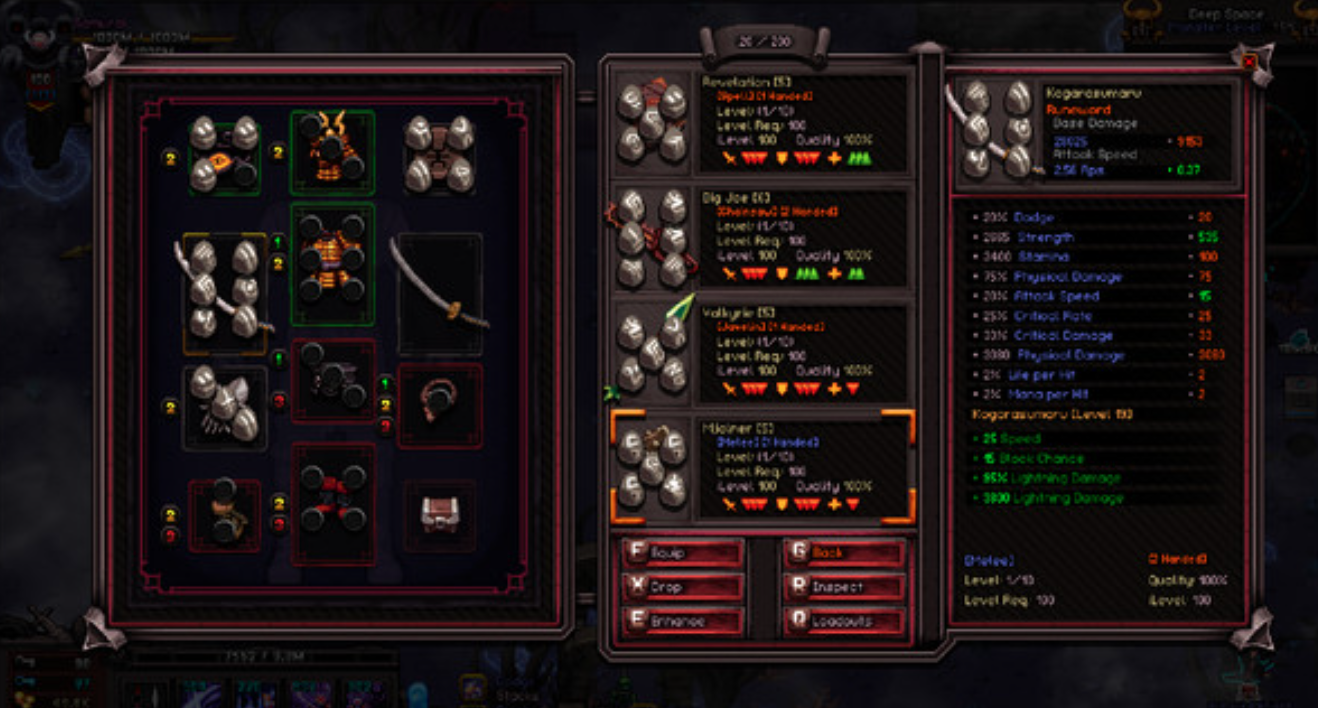The width and height of the screenshot is (1318, 708).
Task: Select the gauntlet gloves slot
Action: pyautogui.click(x=225, y=407)
